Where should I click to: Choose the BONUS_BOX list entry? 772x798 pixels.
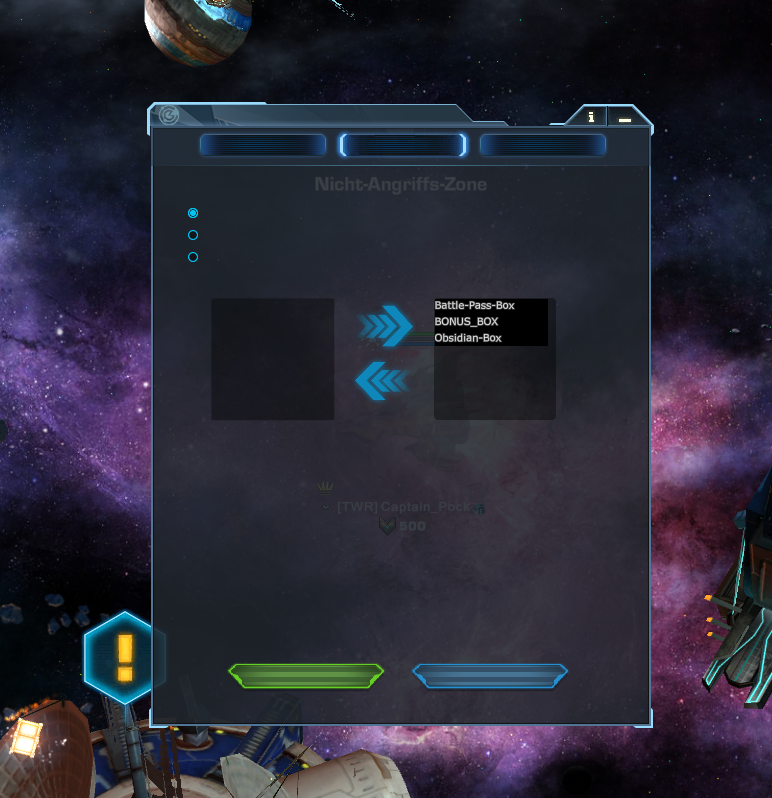coord(467,322)
